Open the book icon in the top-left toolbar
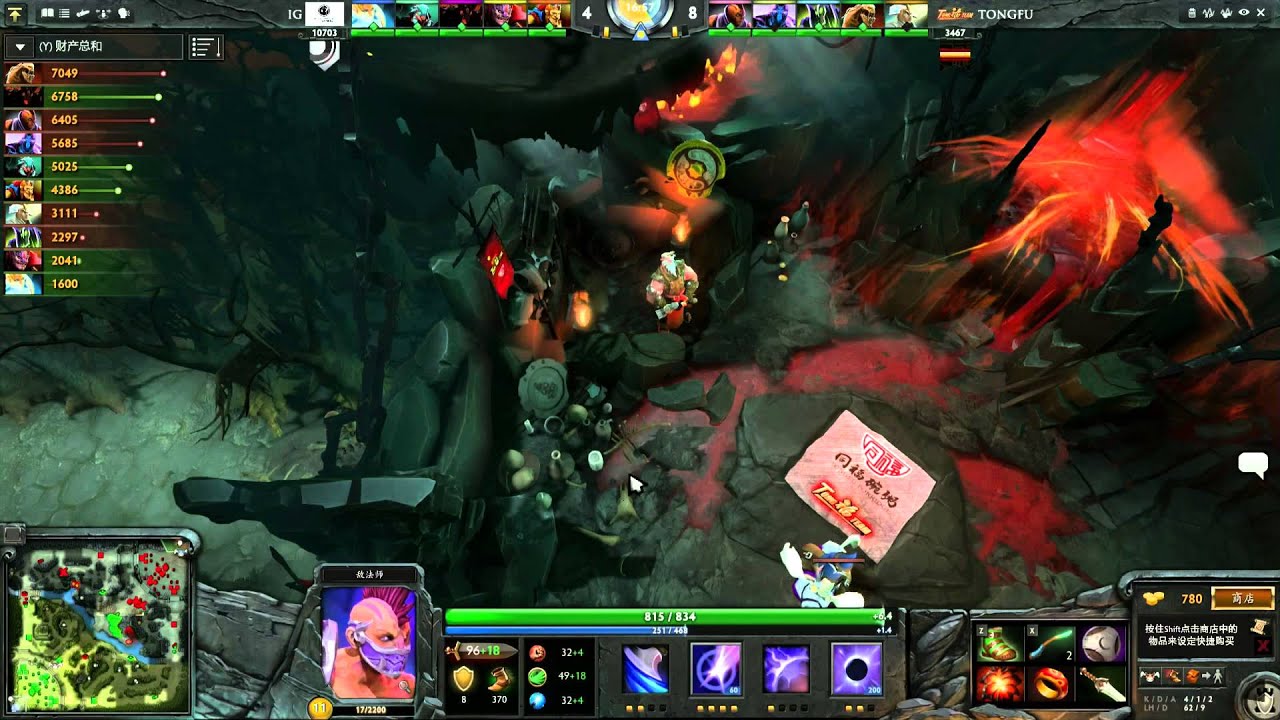 47,14
